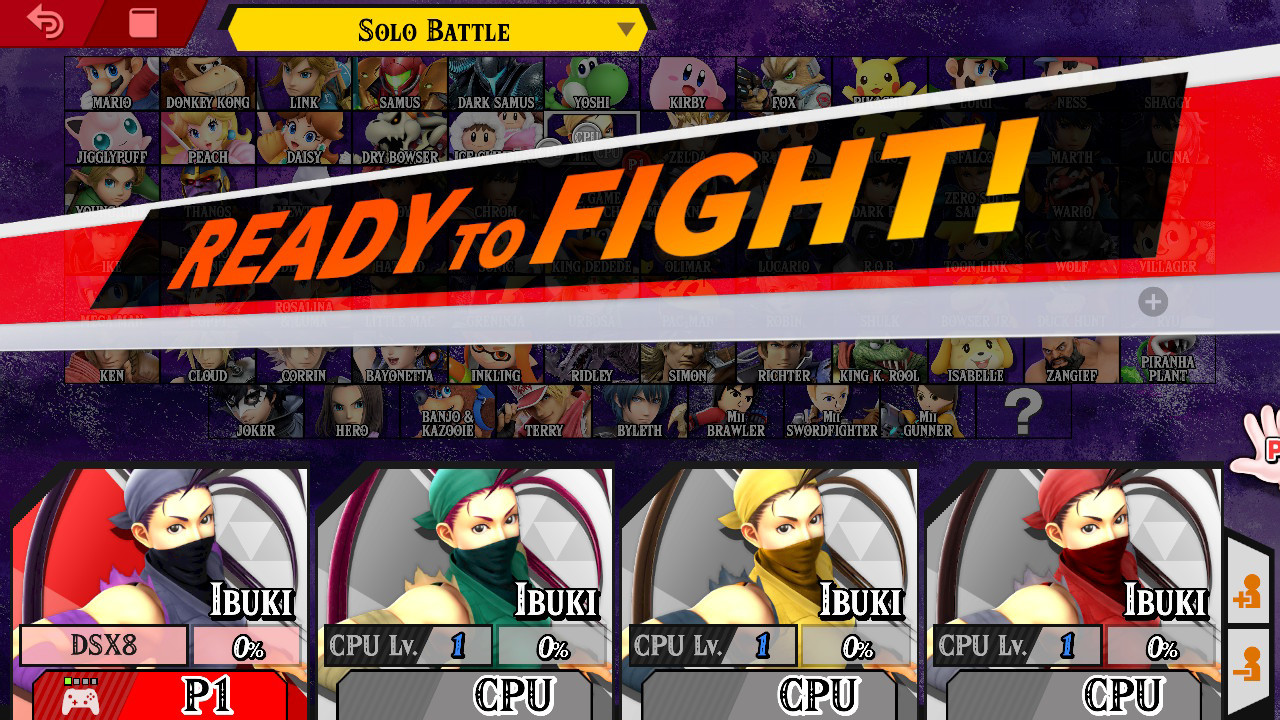
Task: Click the back arrow icon top left
Action: (42, 22)
